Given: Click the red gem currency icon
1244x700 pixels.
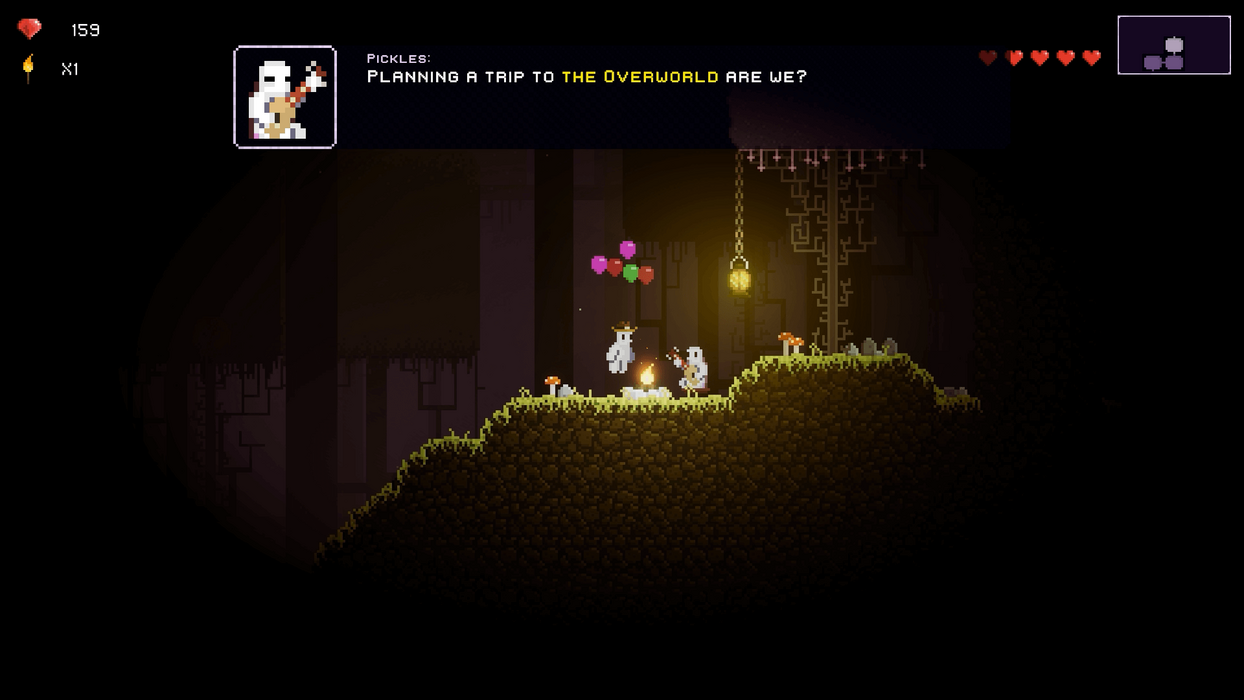Looking at the screenshot, I should click(30, 29).
